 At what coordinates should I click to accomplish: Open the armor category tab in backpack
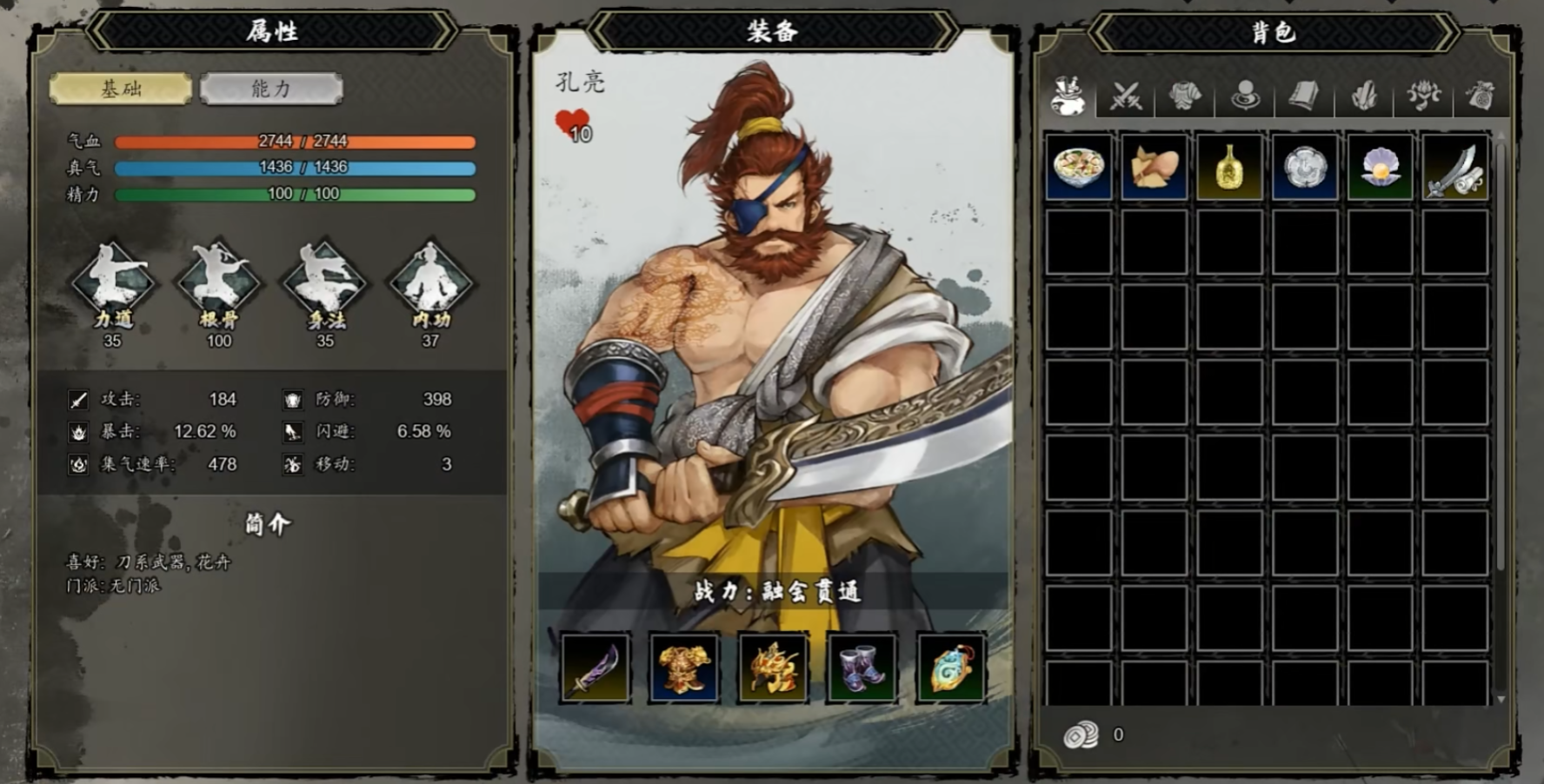click(x=1185, y=96)
